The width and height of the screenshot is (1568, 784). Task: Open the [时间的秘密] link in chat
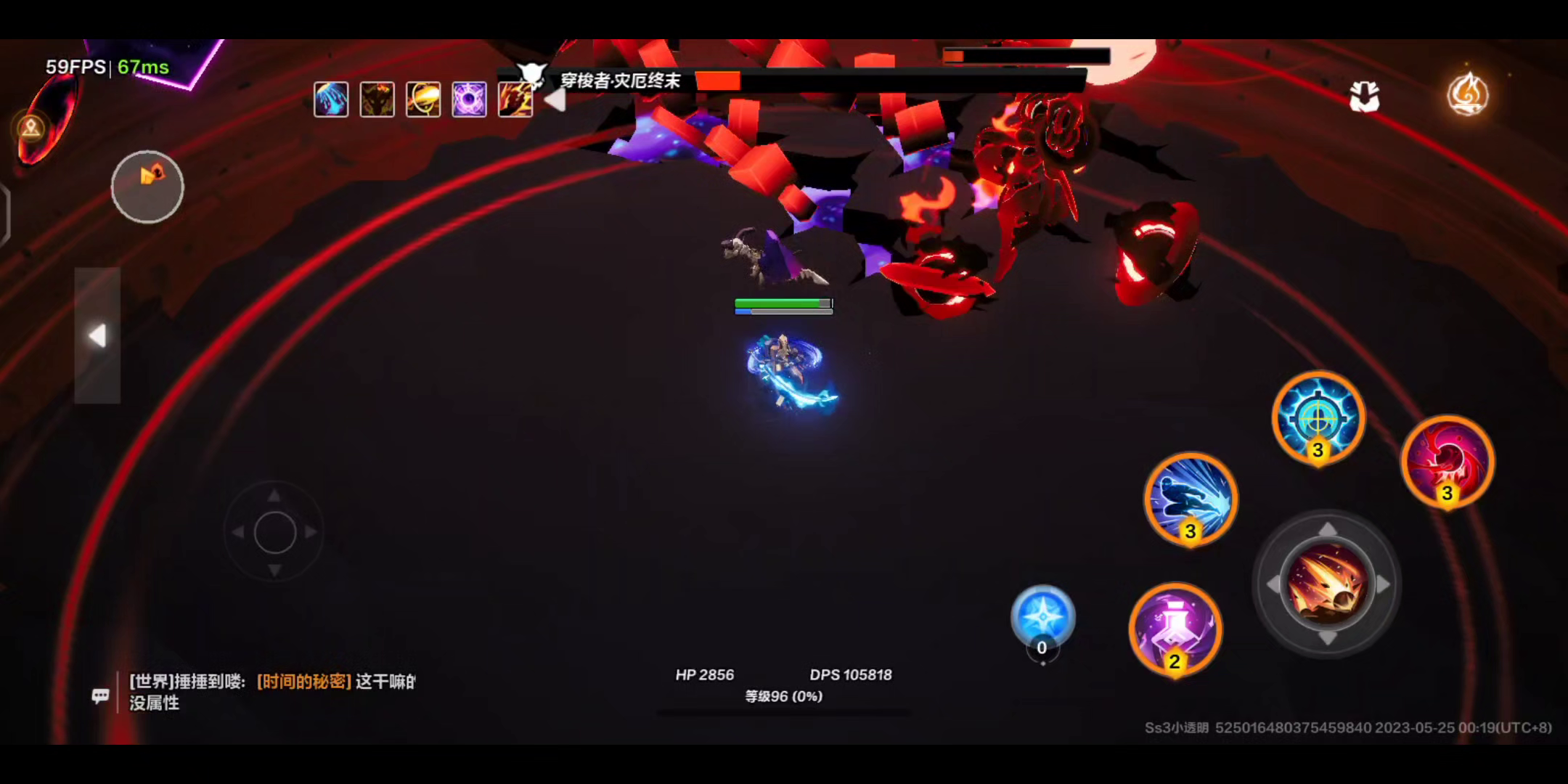[305, 682]
